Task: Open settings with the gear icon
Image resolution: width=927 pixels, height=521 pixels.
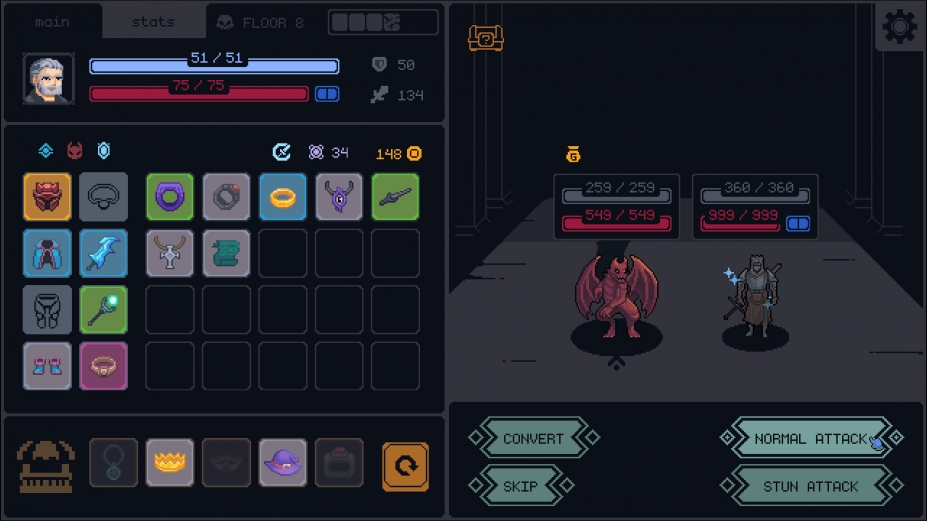Action: pyautogui.click(x=899, y=27)
